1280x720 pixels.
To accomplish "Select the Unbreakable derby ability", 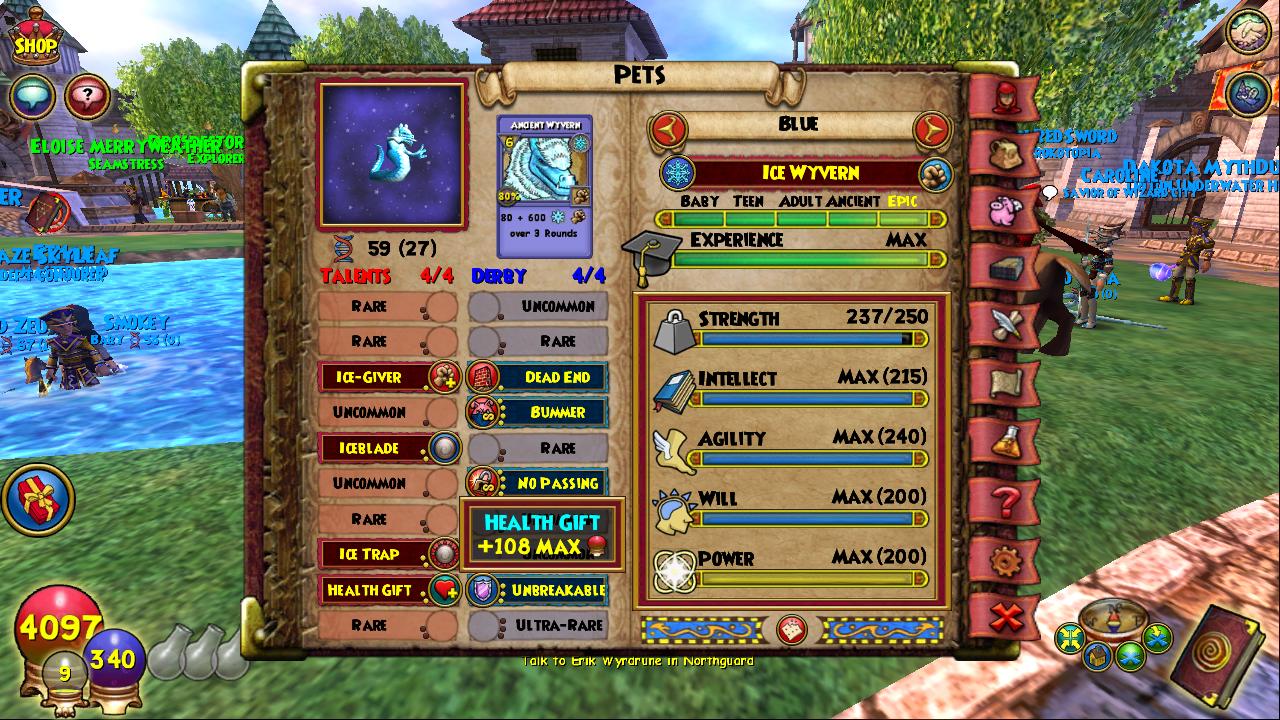I will [x=538, y=590].
